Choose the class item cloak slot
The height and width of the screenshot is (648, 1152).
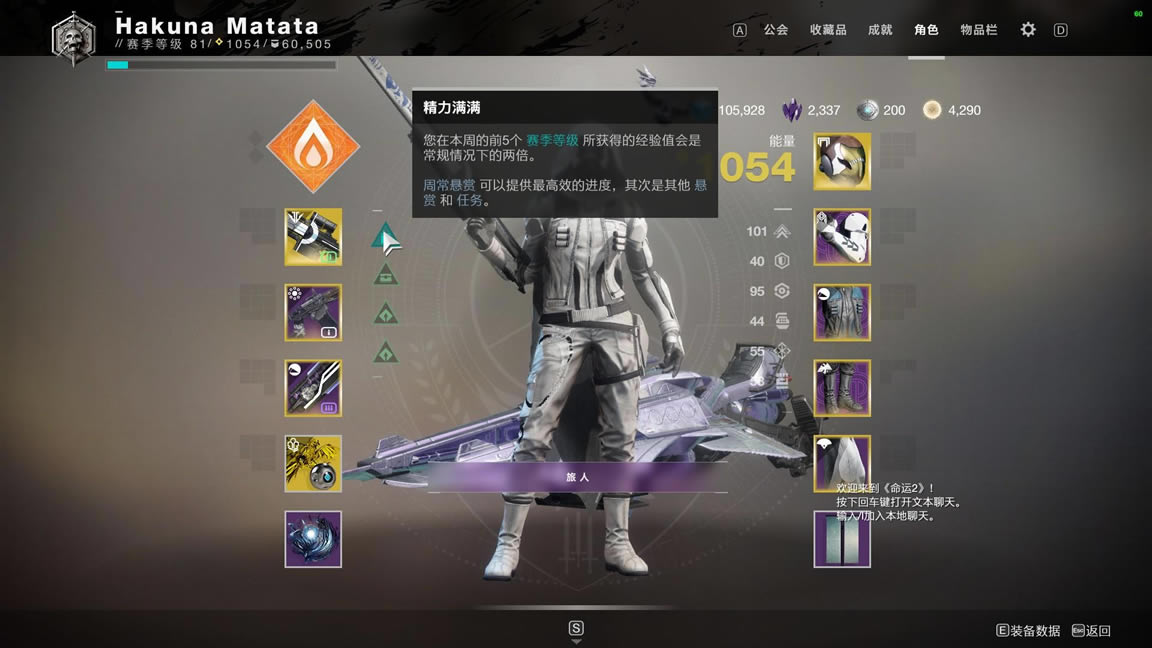click(842, 461)
